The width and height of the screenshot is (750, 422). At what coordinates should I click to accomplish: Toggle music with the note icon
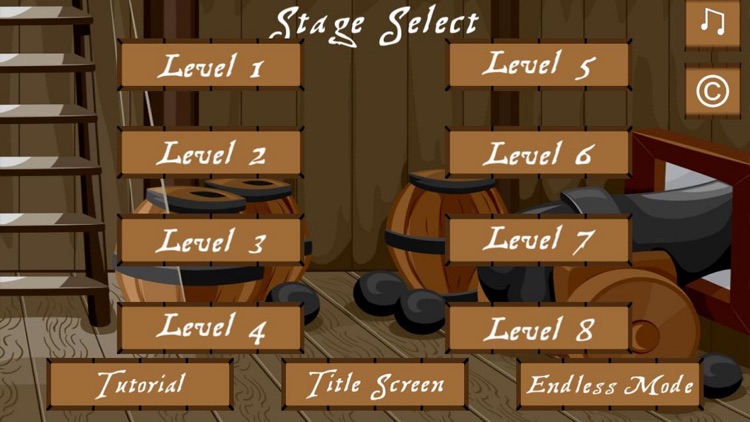point(712,23)
